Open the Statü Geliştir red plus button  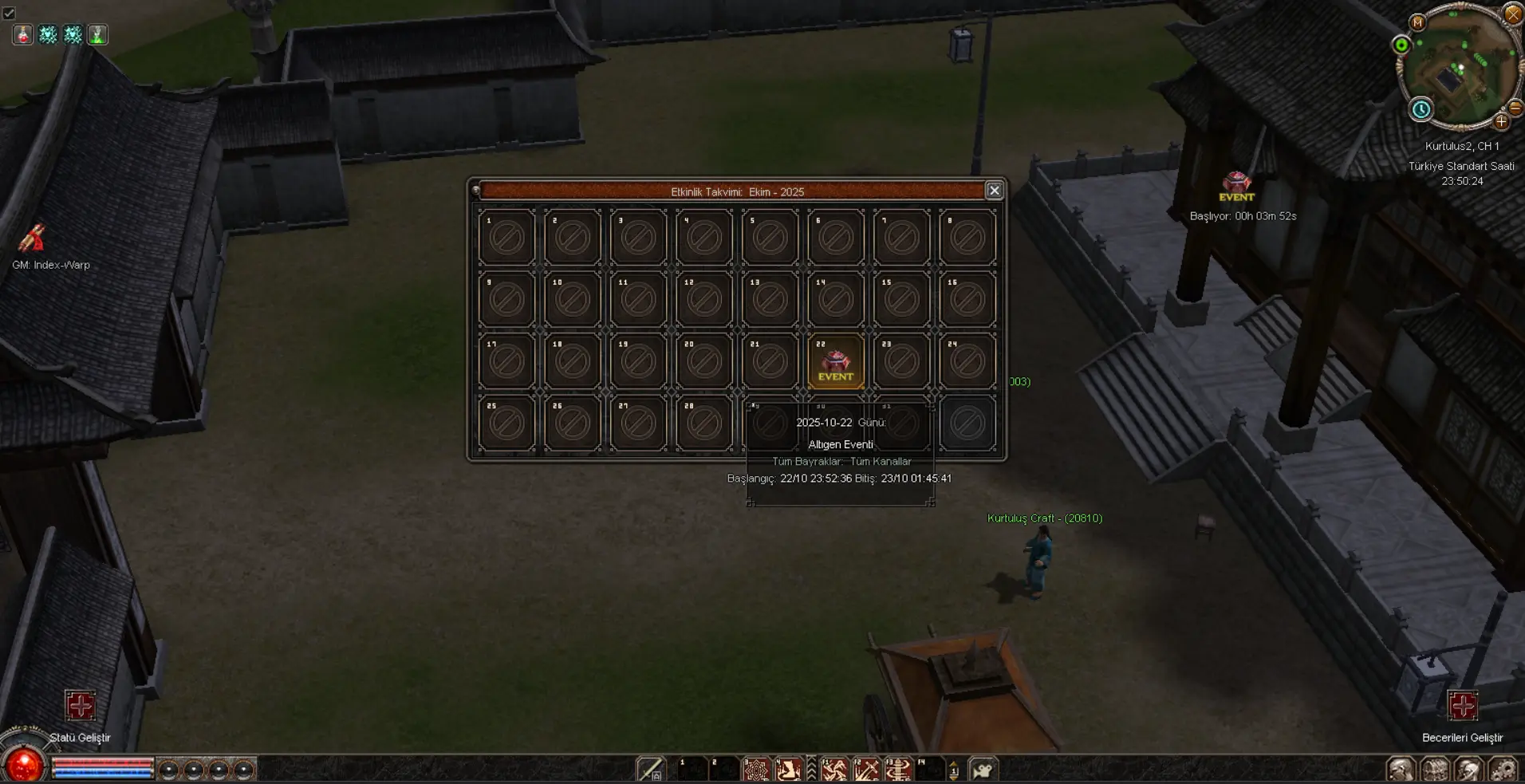click(x=80, y=706)
